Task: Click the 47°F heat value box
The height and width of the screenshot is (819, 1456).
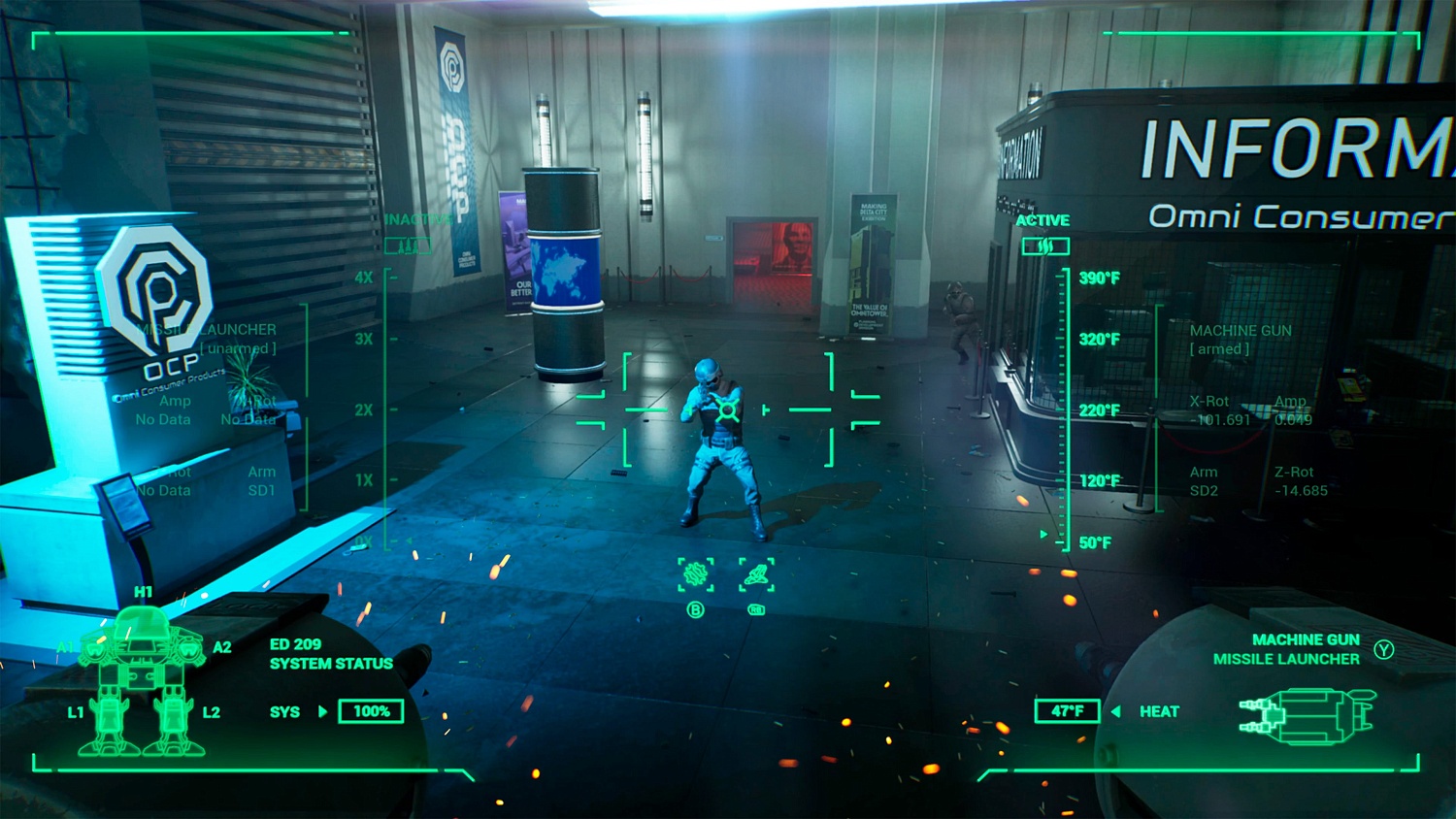Action: point(1068,711)
